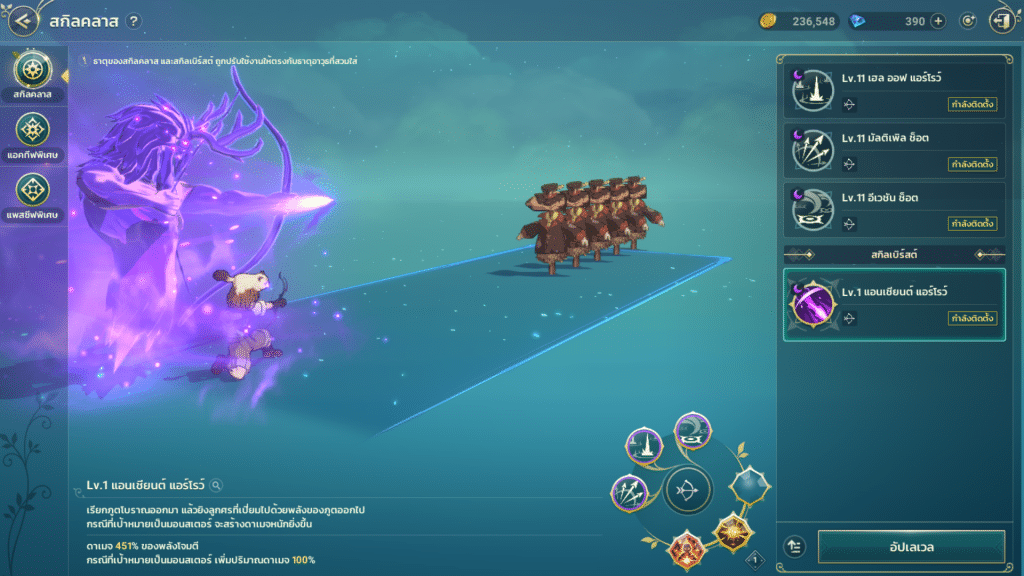Screen dimensions: 1024x576
Task: Go back using the top-left arrow
Action: (x=24, y=20)
